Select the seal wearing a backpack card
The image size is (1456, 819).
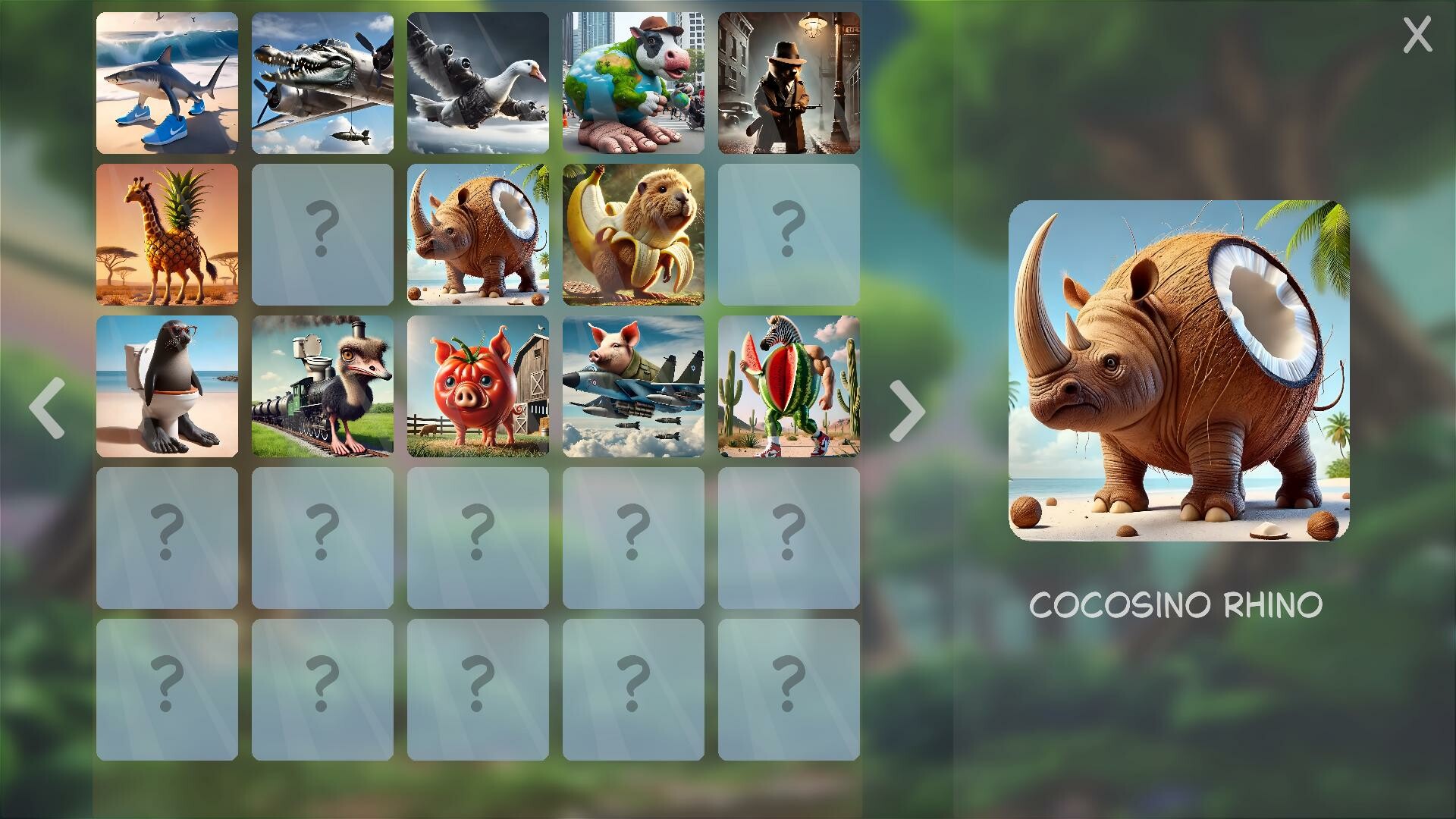coord(168,387)
